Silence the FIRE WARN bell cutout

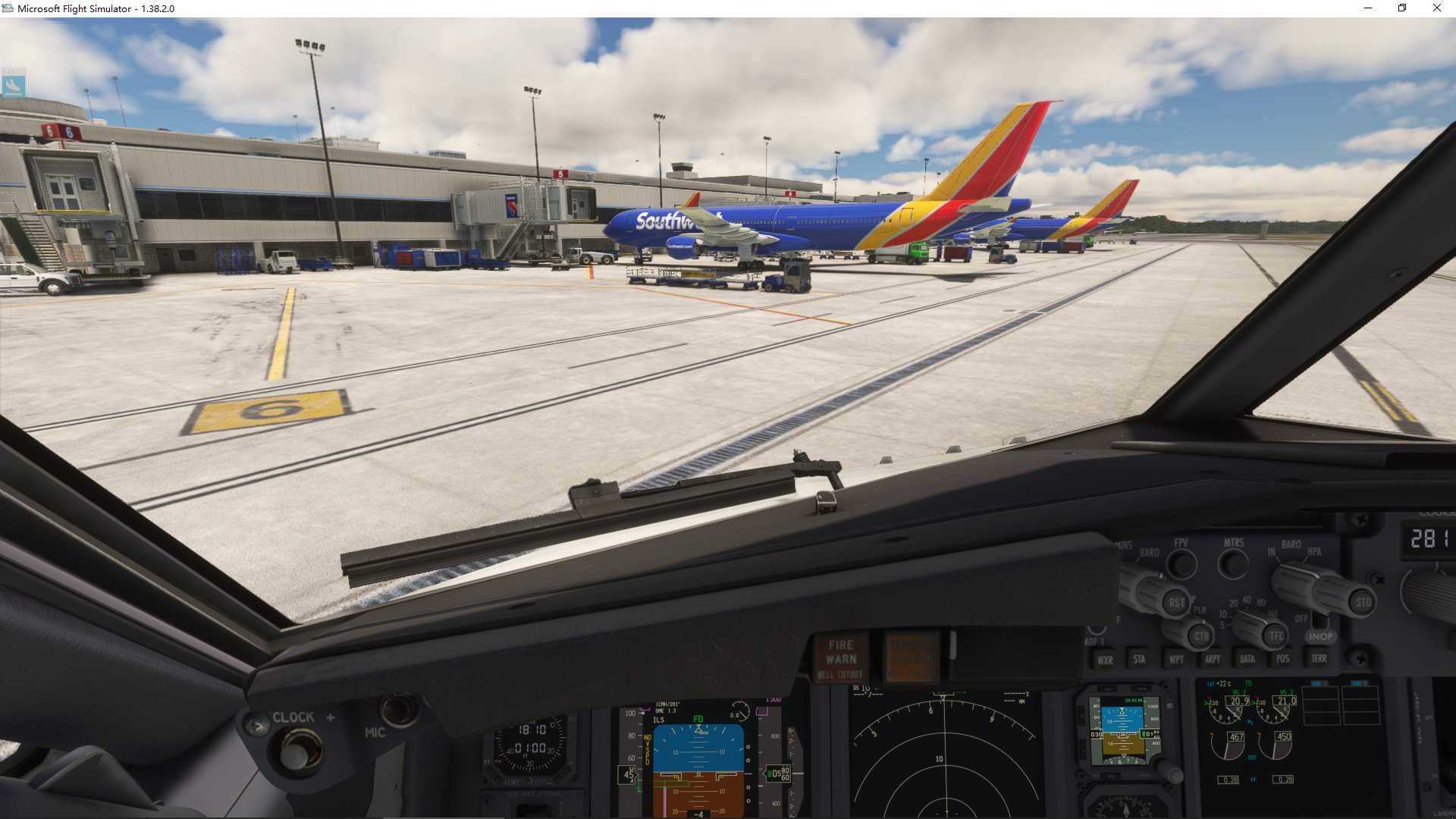click(x=840, y=658)
